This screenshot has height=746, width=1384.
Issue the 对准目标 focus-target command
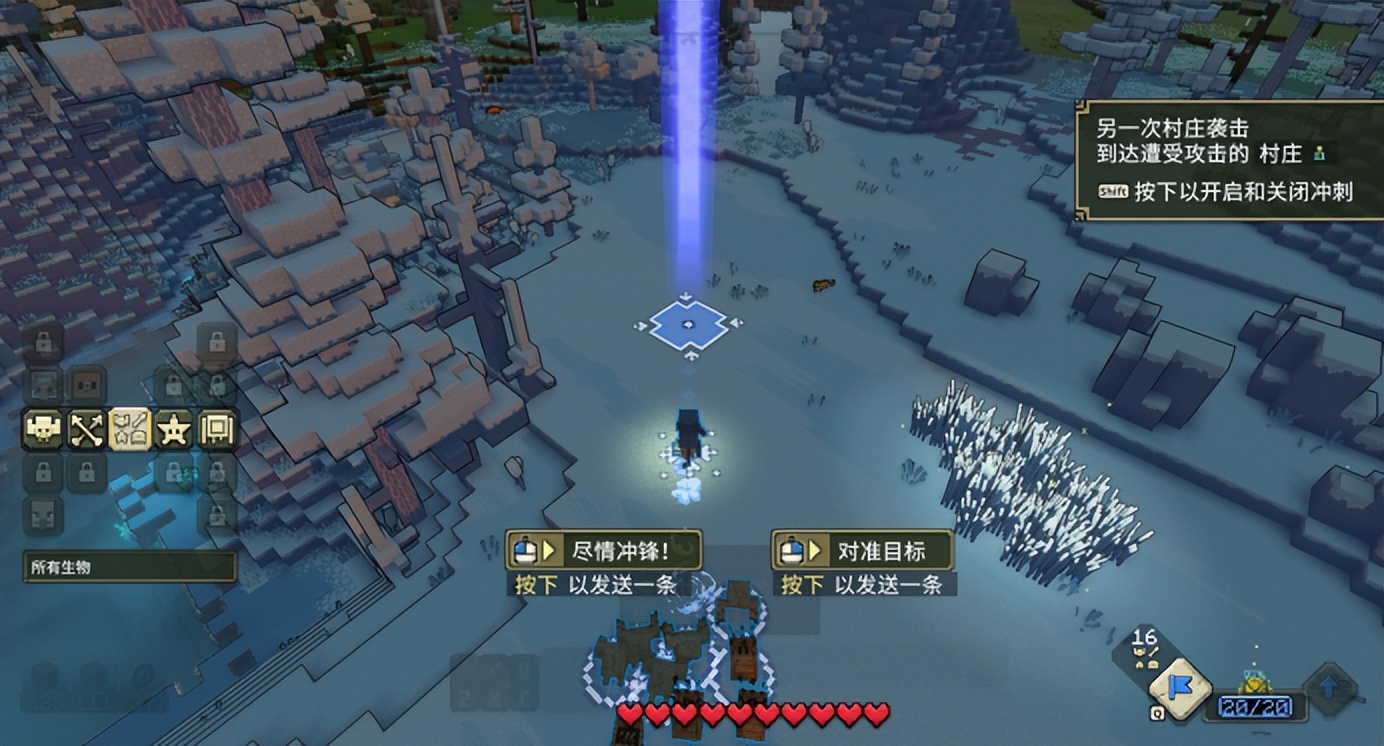click(x=863, y=550)
